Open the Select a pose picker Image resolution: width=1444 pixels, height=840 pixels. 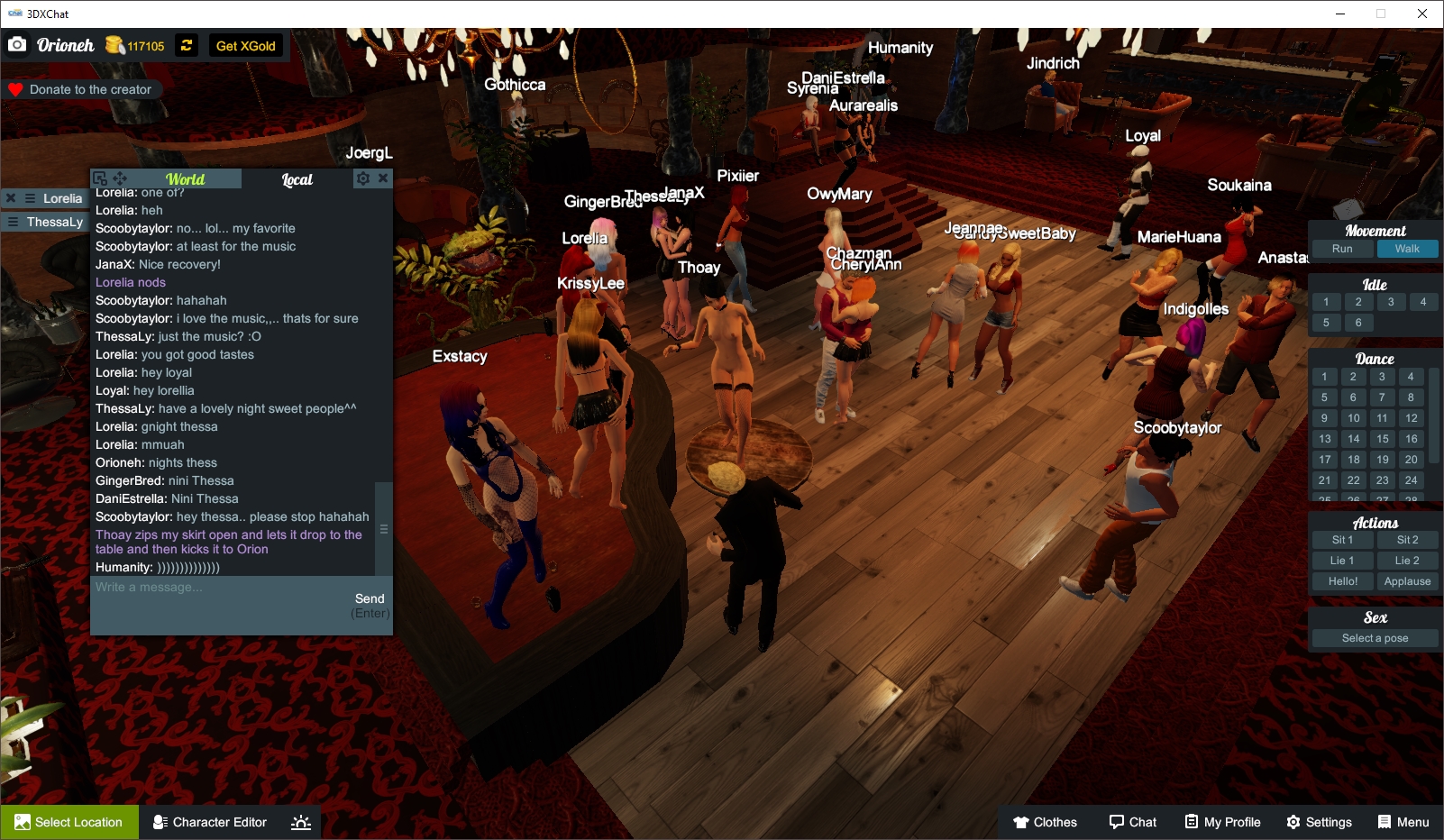pyautogui.click(x=1374, y=637)
